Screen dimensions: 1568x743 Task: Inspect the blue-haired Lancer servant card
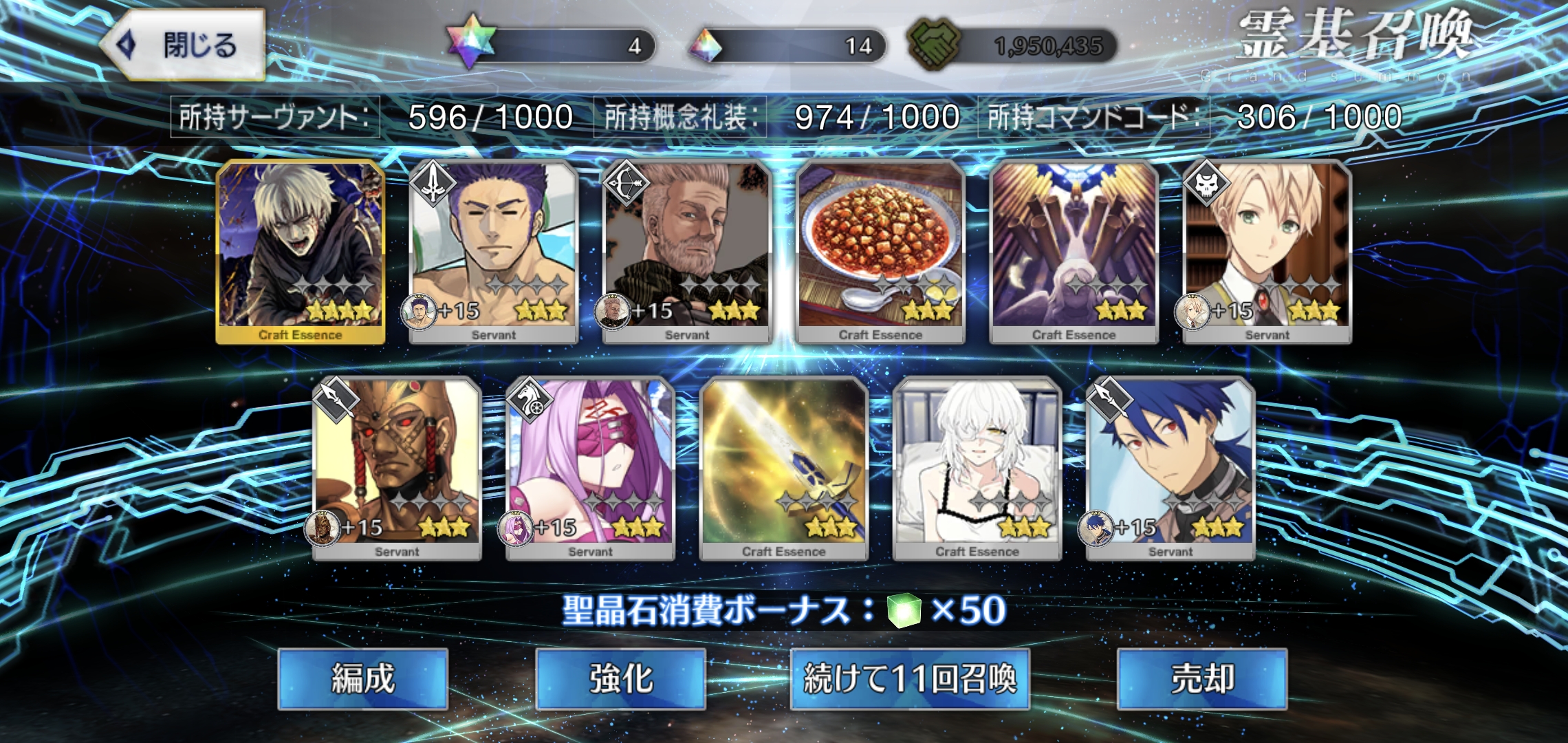click(x=1170, y=469)
